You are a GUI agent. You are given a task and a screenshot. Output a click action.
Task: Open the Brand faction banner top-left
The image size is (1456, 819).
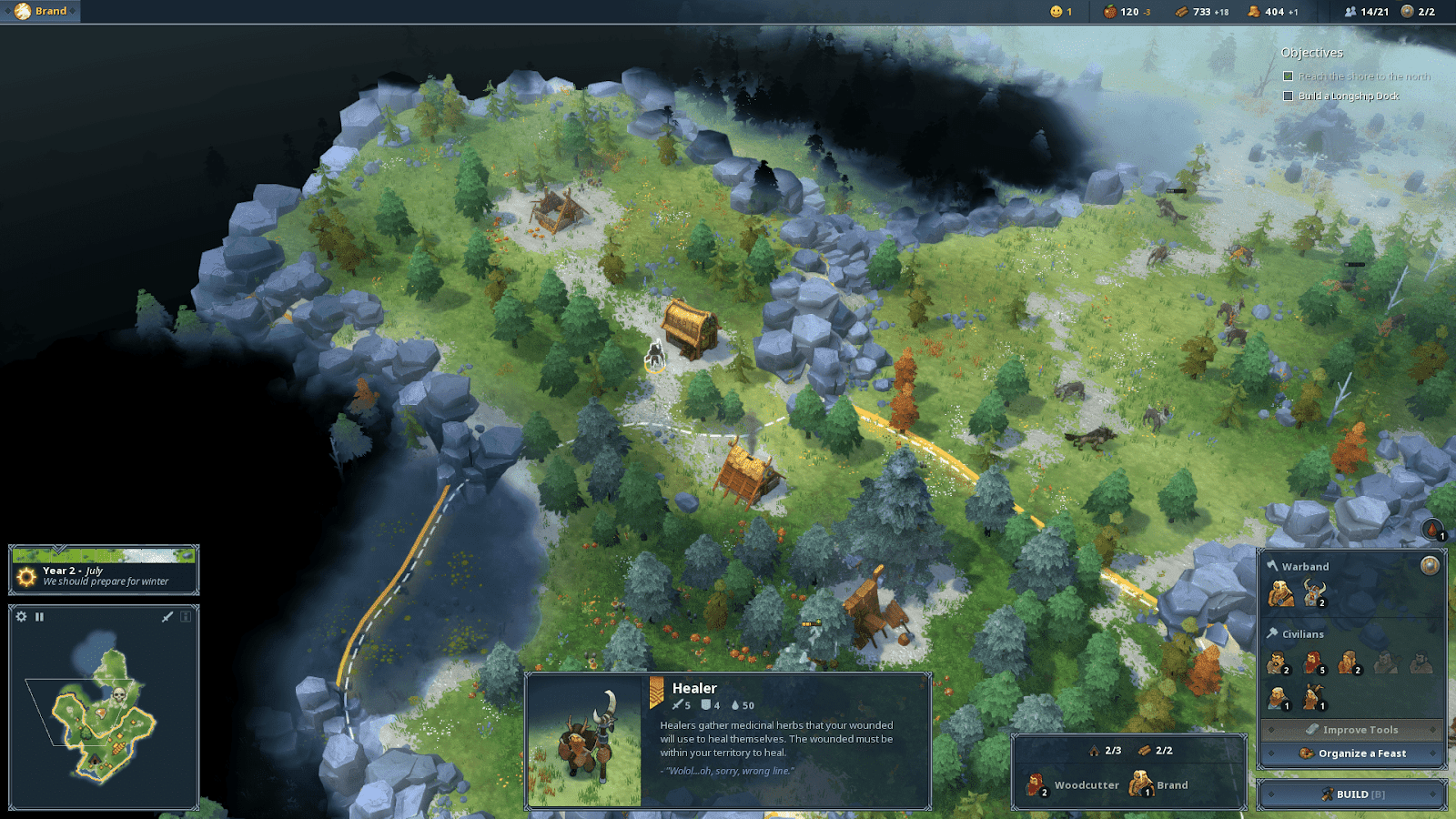(x=39, y=12)
